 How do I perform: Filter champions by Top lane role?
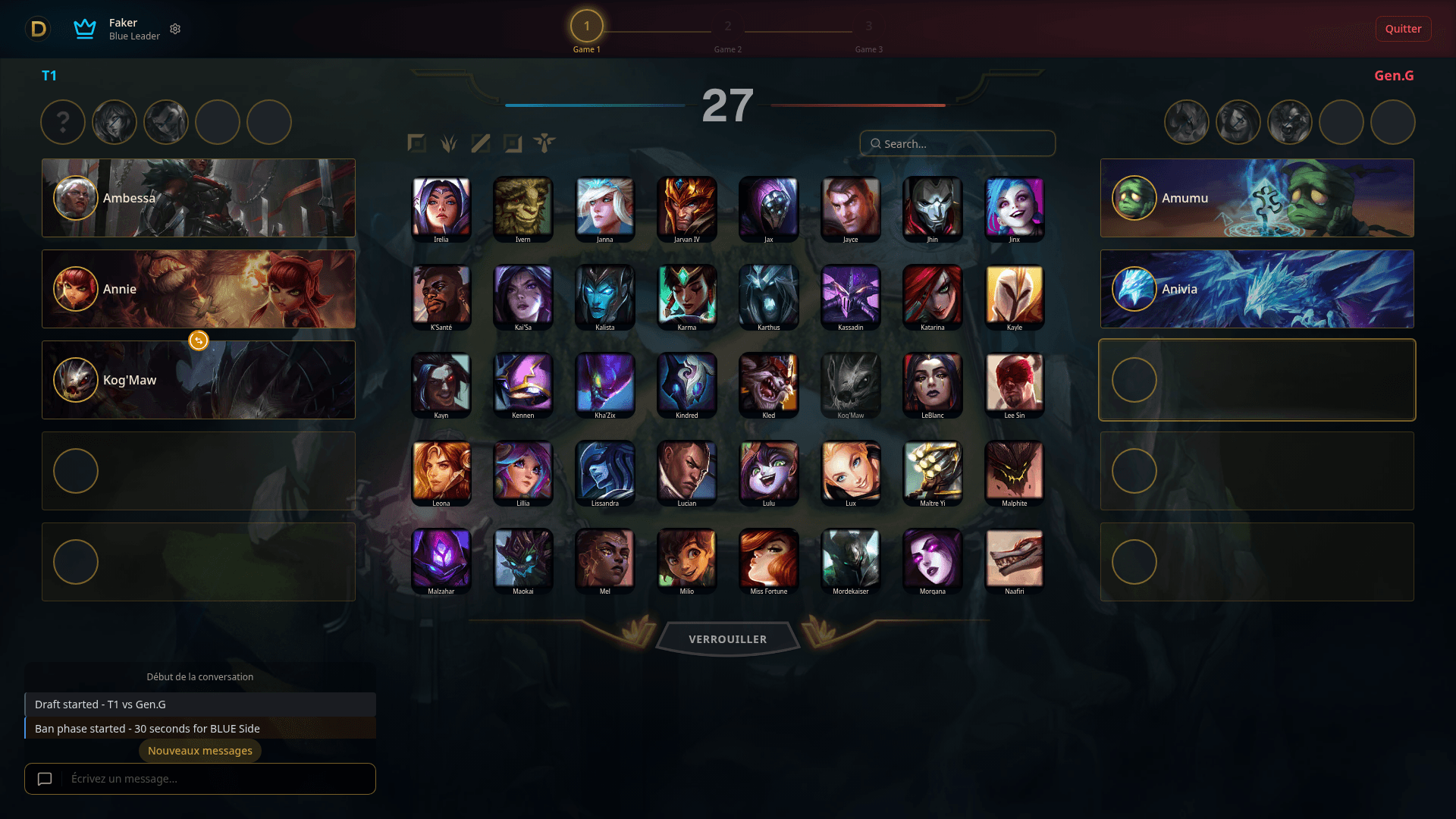coord(416,143)
